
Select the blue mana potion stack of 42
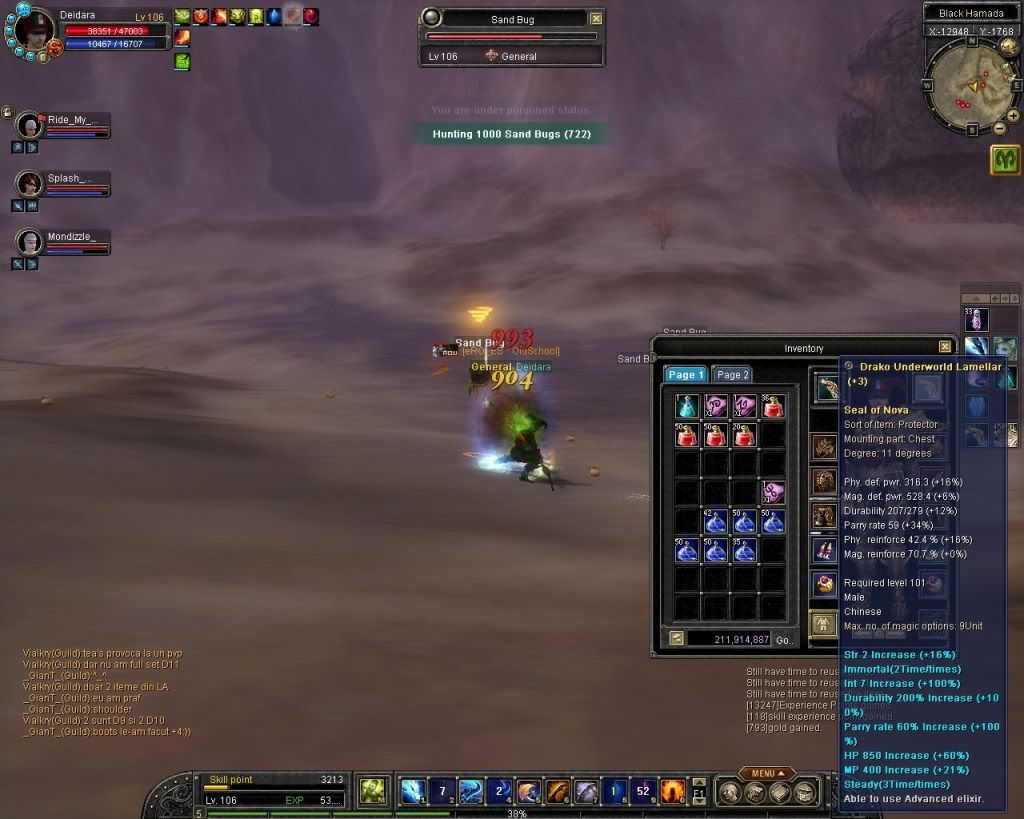pos(715,522)
